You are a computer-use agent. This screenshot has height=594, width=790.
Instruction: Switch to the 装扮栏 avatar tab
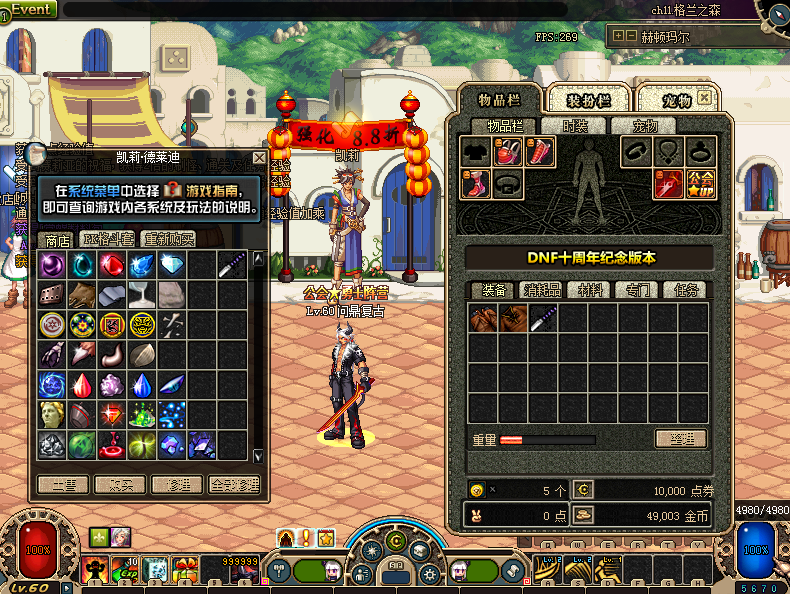(x=588, y=100)
